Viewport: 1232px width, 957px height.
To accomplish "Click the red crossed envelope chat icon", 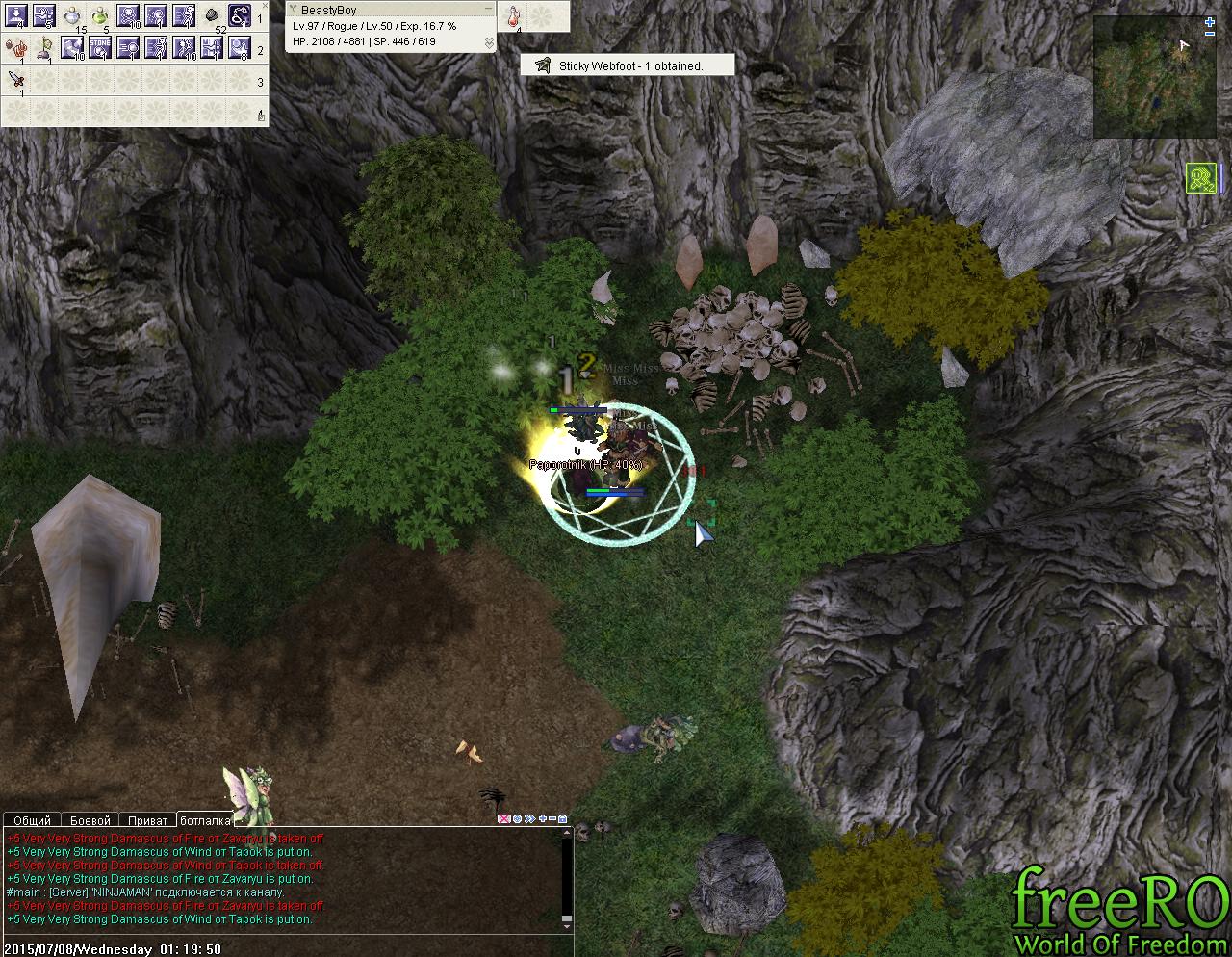I will [503, 819].
